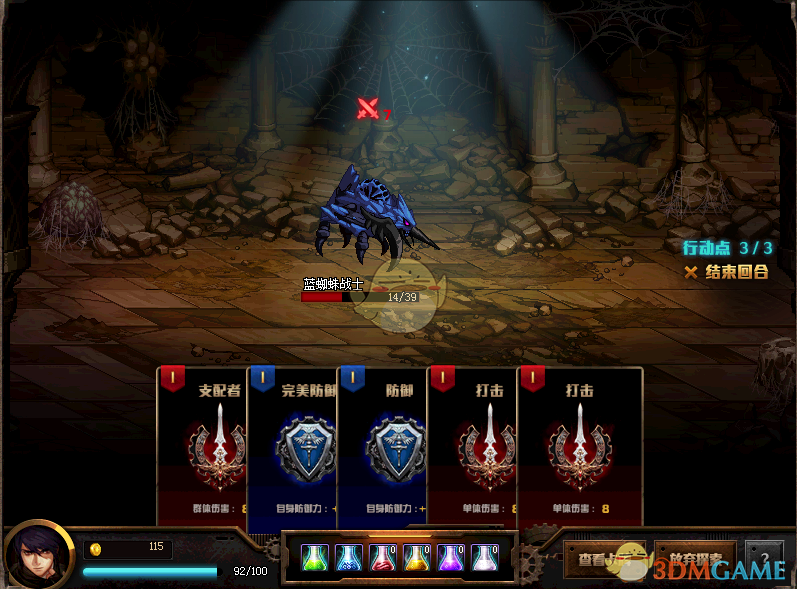This screenshot has width=797, height=589.
Task: End the turn with 结束回合
Action: (x=727, y=272)
